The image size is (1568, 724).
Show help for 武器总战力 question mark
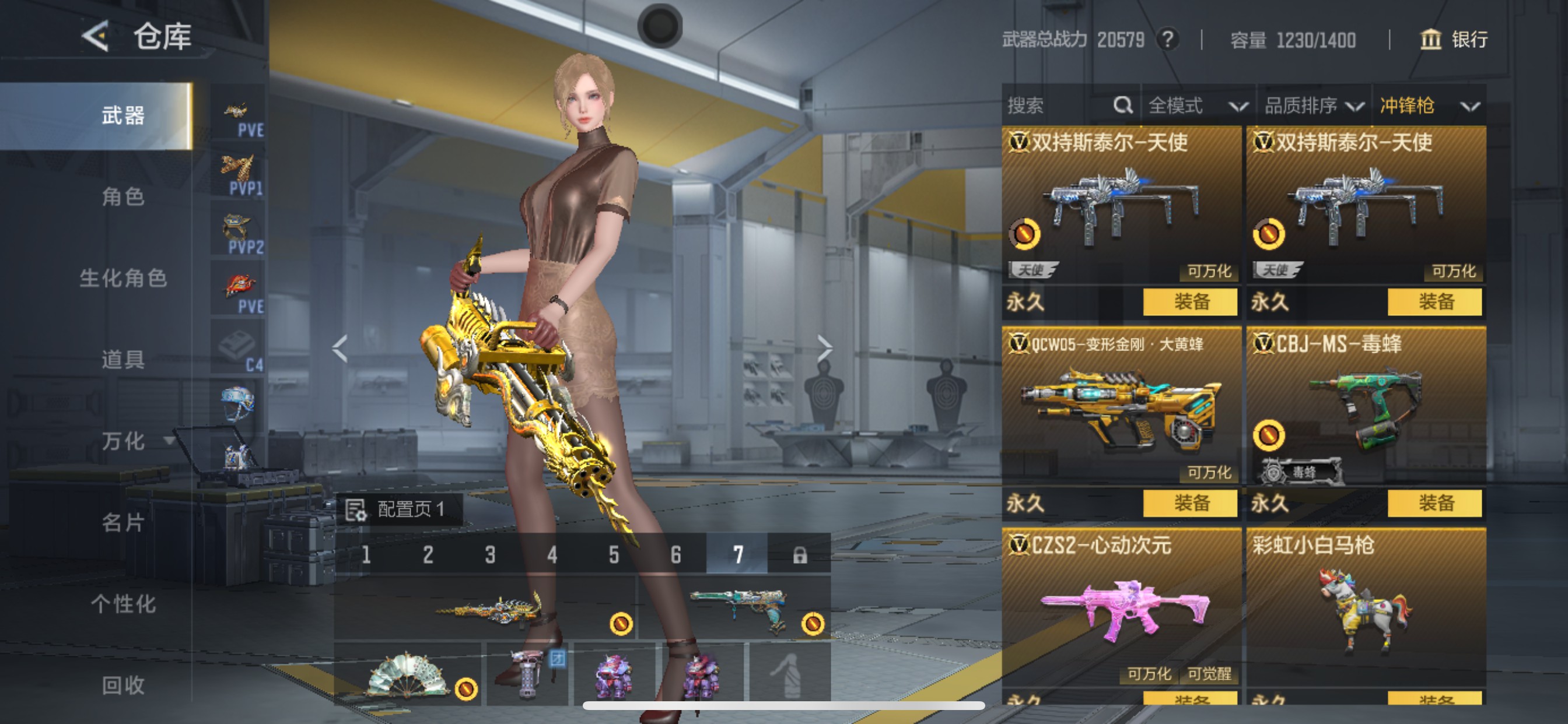point(1167,40)
